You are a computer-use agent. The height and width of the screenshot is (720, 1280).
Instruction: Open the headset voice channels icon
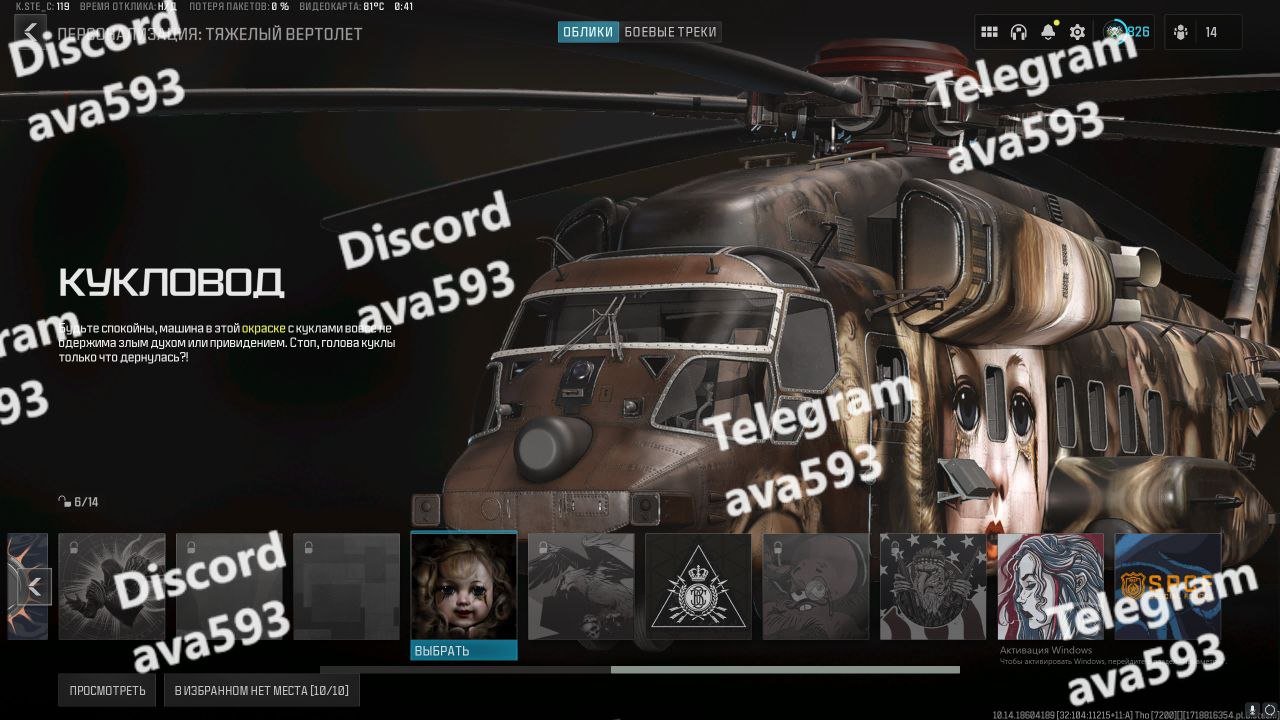1018,32
